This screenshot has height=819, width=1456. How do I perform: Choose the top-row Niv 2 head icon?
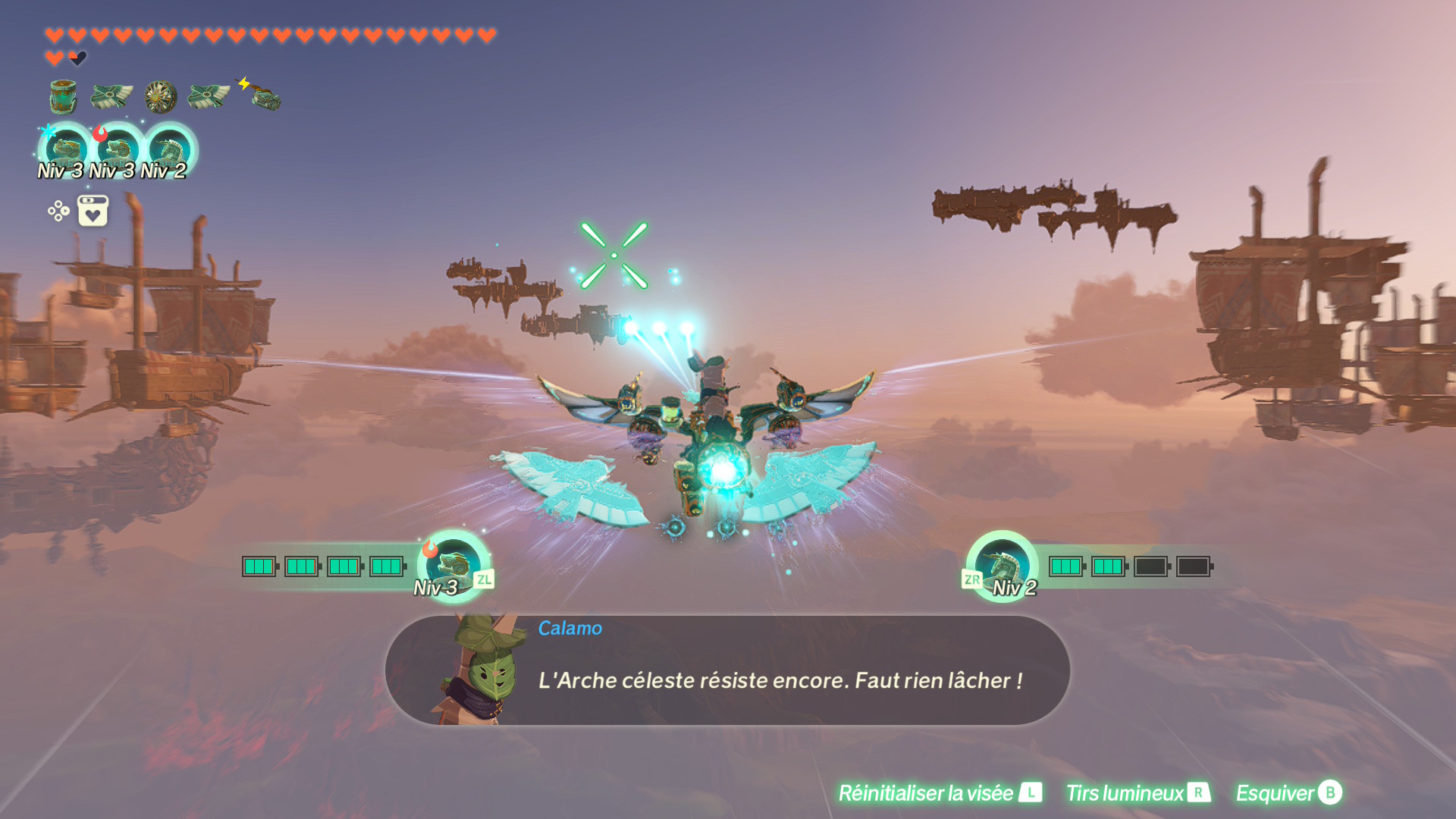click(170, 148)
